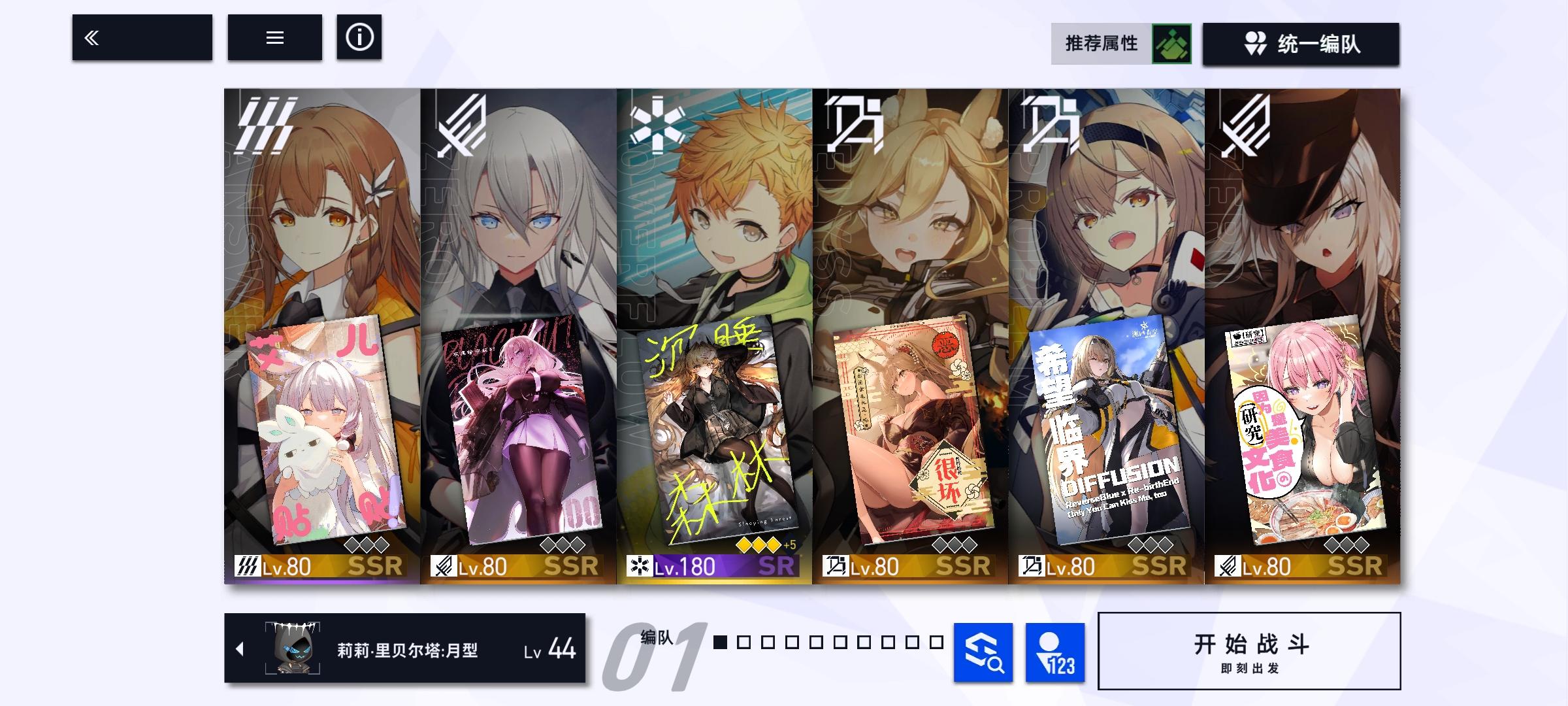This screenshot has height=706, width=1568.
Task: Click the green attribute swatch beside 推荐属性
Action: pos(1172,44)
